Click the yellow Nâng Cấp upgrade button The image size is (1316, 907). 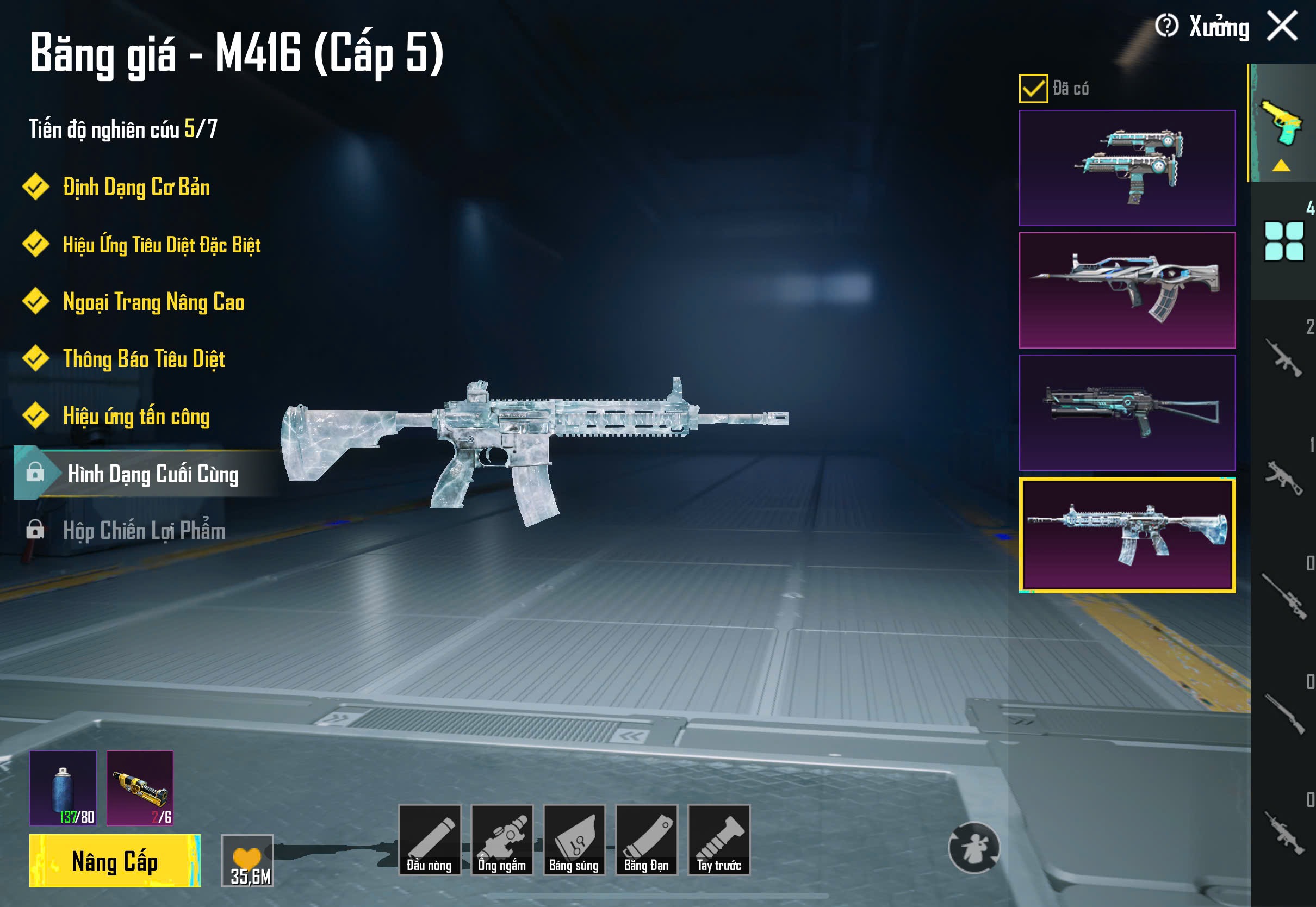(115, 860)
